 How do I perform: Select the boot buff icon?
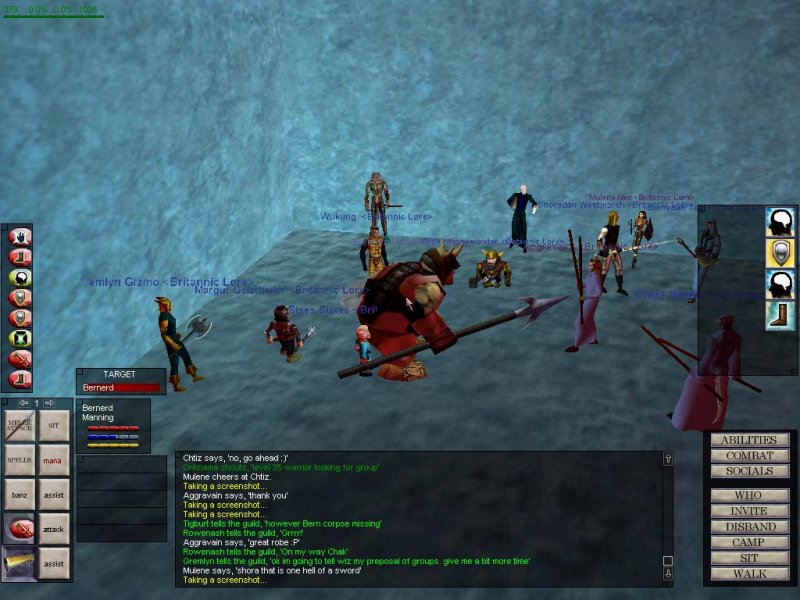click(779, 316)
